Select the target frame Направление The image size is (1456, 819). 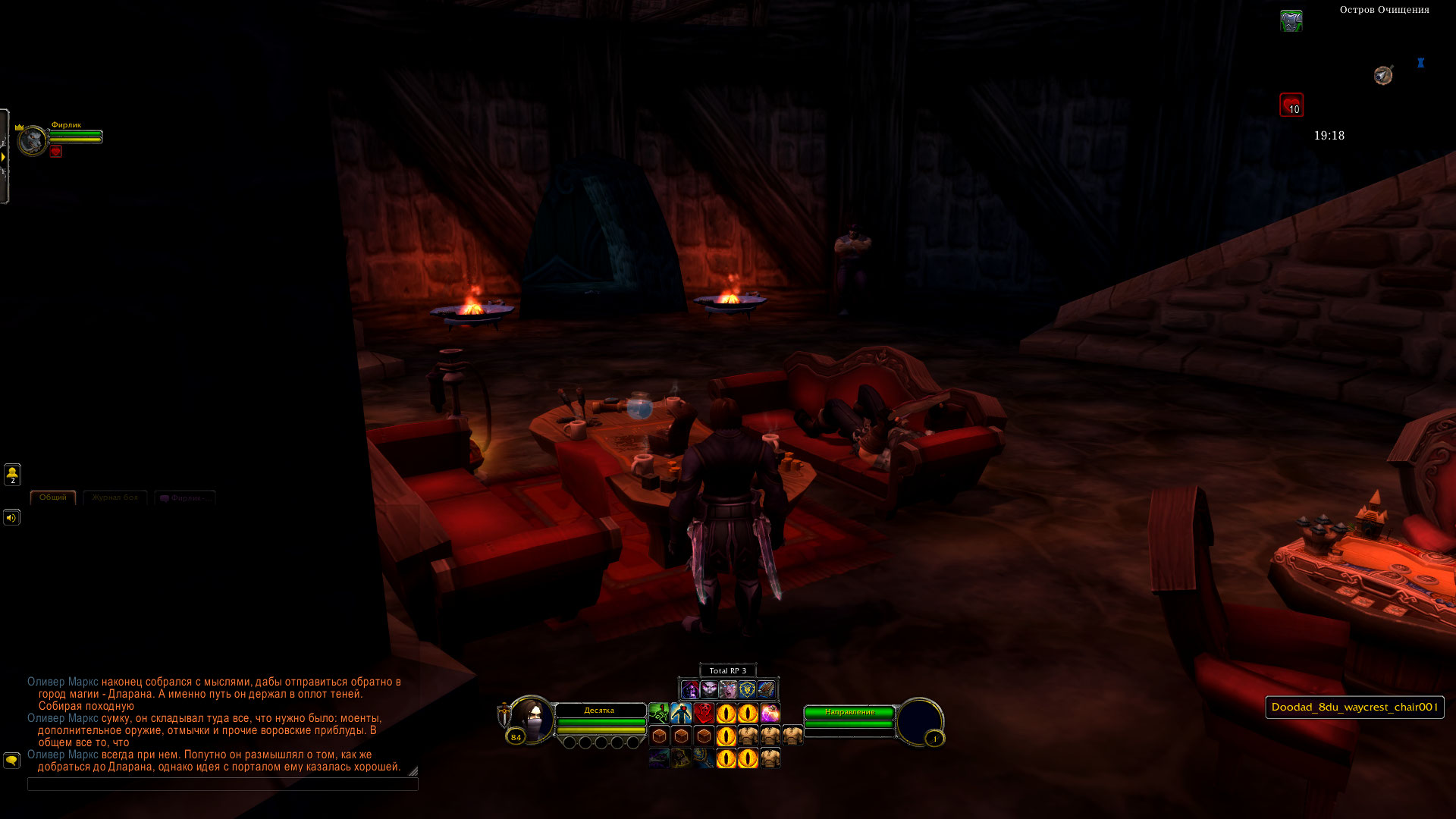point(849,712)
